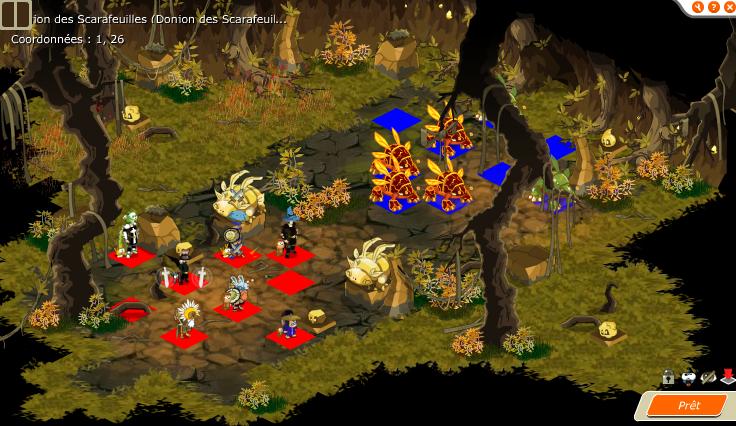Toggle the padlock fight lock icon
Screen dimensions: 736x426
668,378
